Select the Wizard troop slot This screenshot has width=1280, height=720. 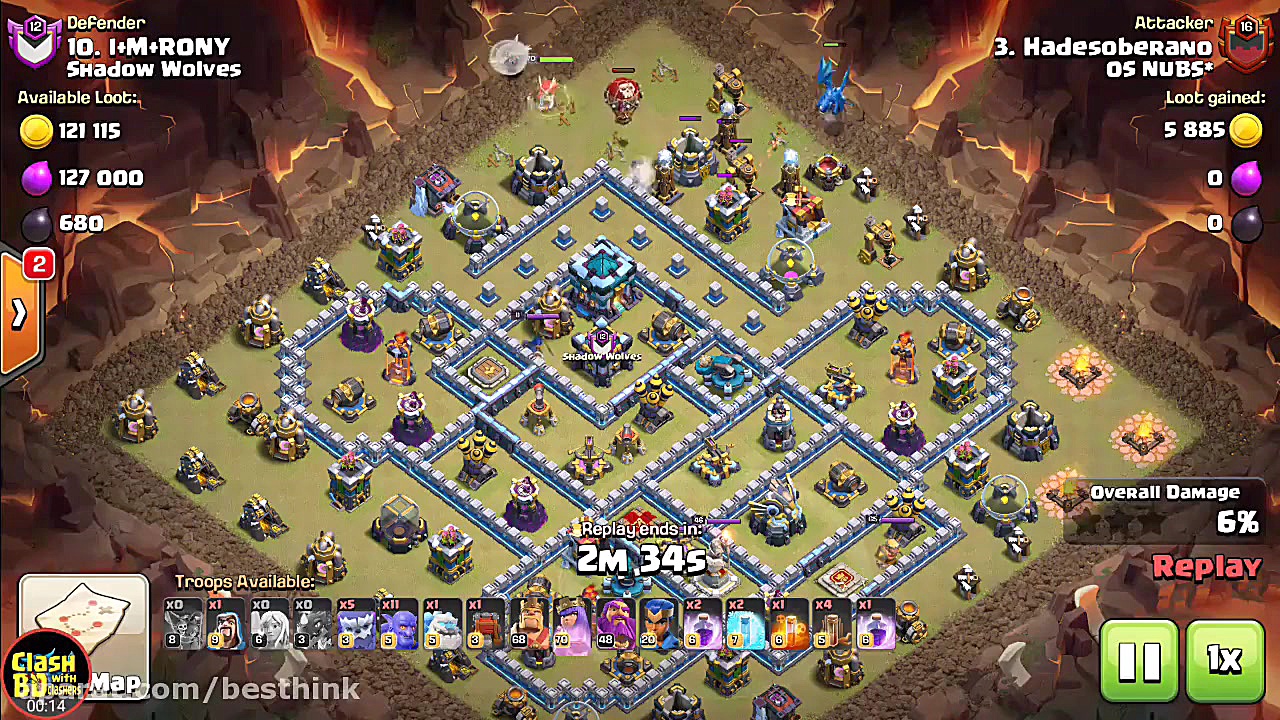tap(228, 624)
